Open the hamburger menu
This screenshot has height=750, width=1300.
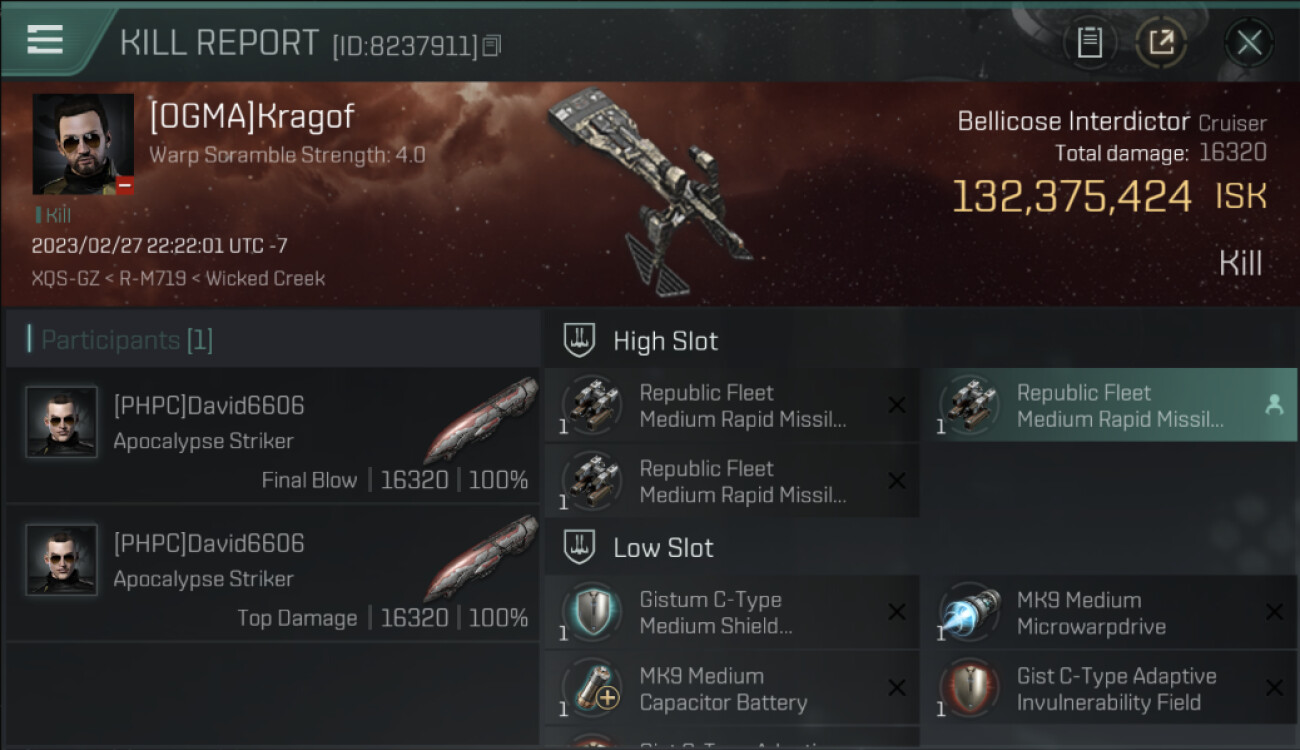[45, 40]
